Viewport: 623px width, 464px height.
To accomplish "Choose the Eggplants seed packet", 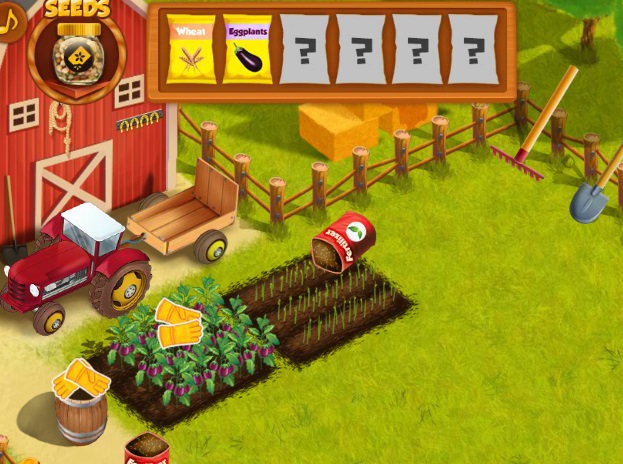I will pos(246,49).
